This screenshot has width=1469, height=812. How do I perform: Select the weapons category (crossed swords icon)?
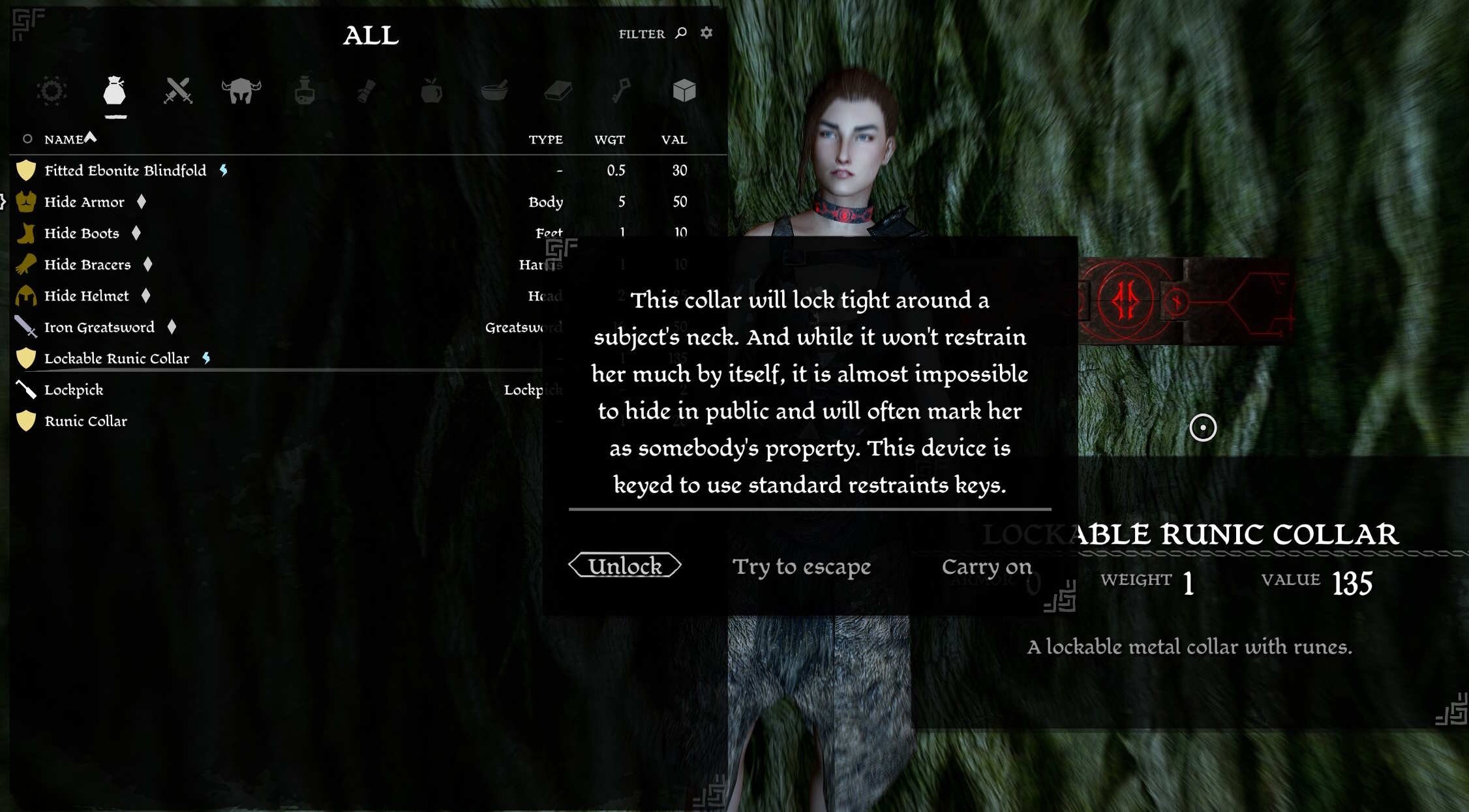(x=177, y=91)
